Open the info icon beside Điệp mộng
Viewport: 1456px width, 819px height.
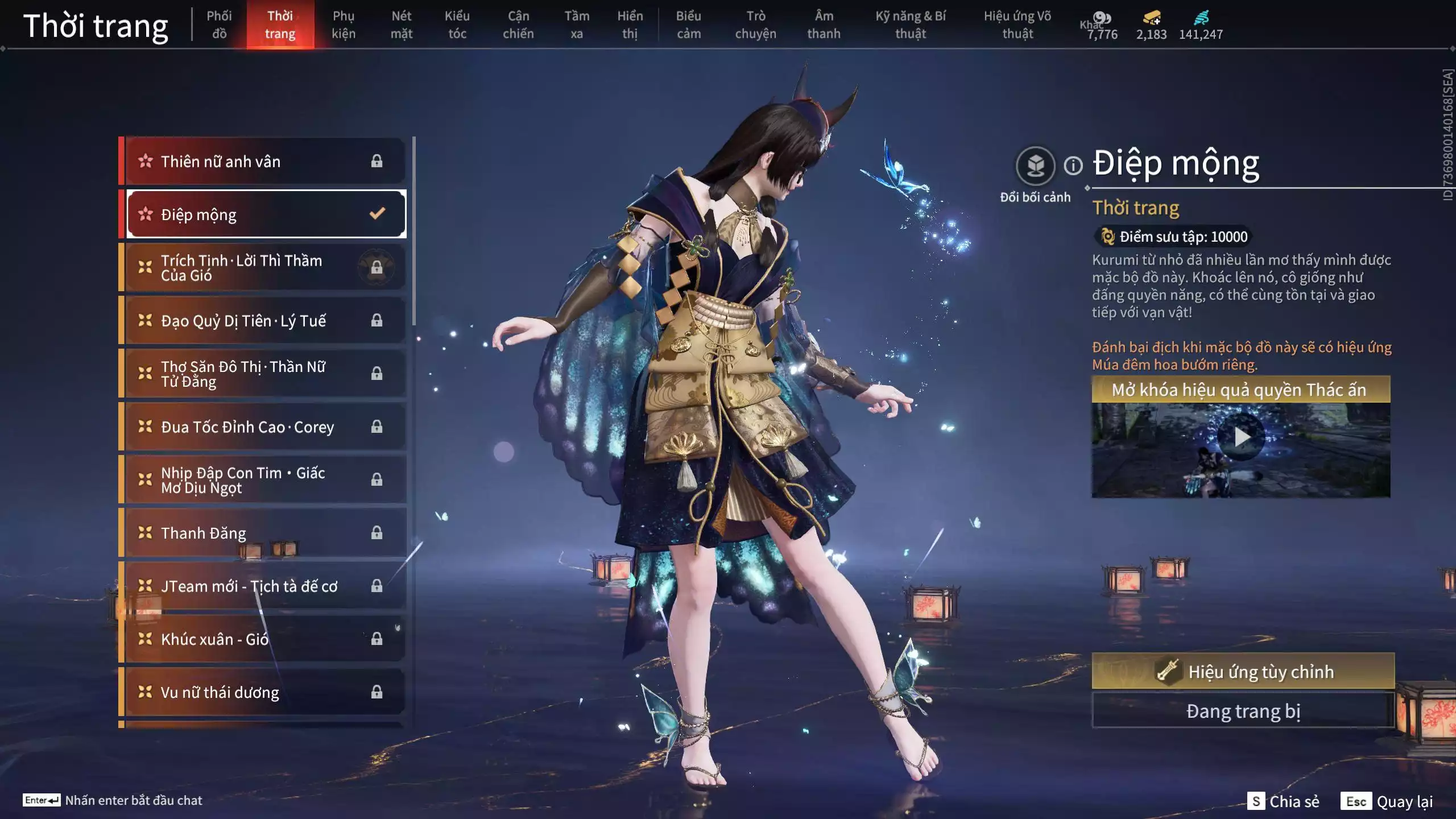1073,166
